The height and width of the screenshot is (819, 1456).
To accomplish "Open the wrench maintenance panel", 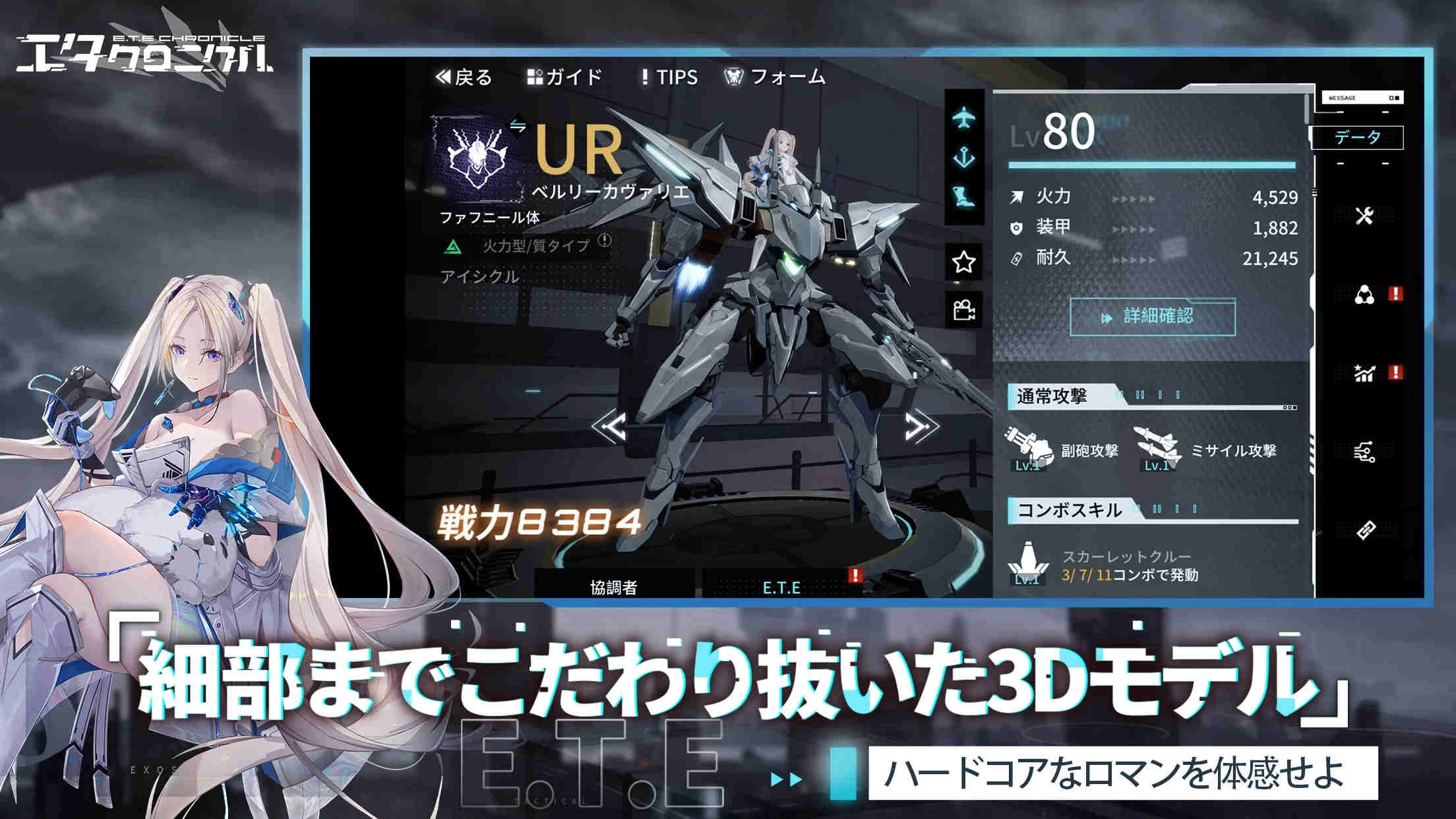I will click(1363, 216).
